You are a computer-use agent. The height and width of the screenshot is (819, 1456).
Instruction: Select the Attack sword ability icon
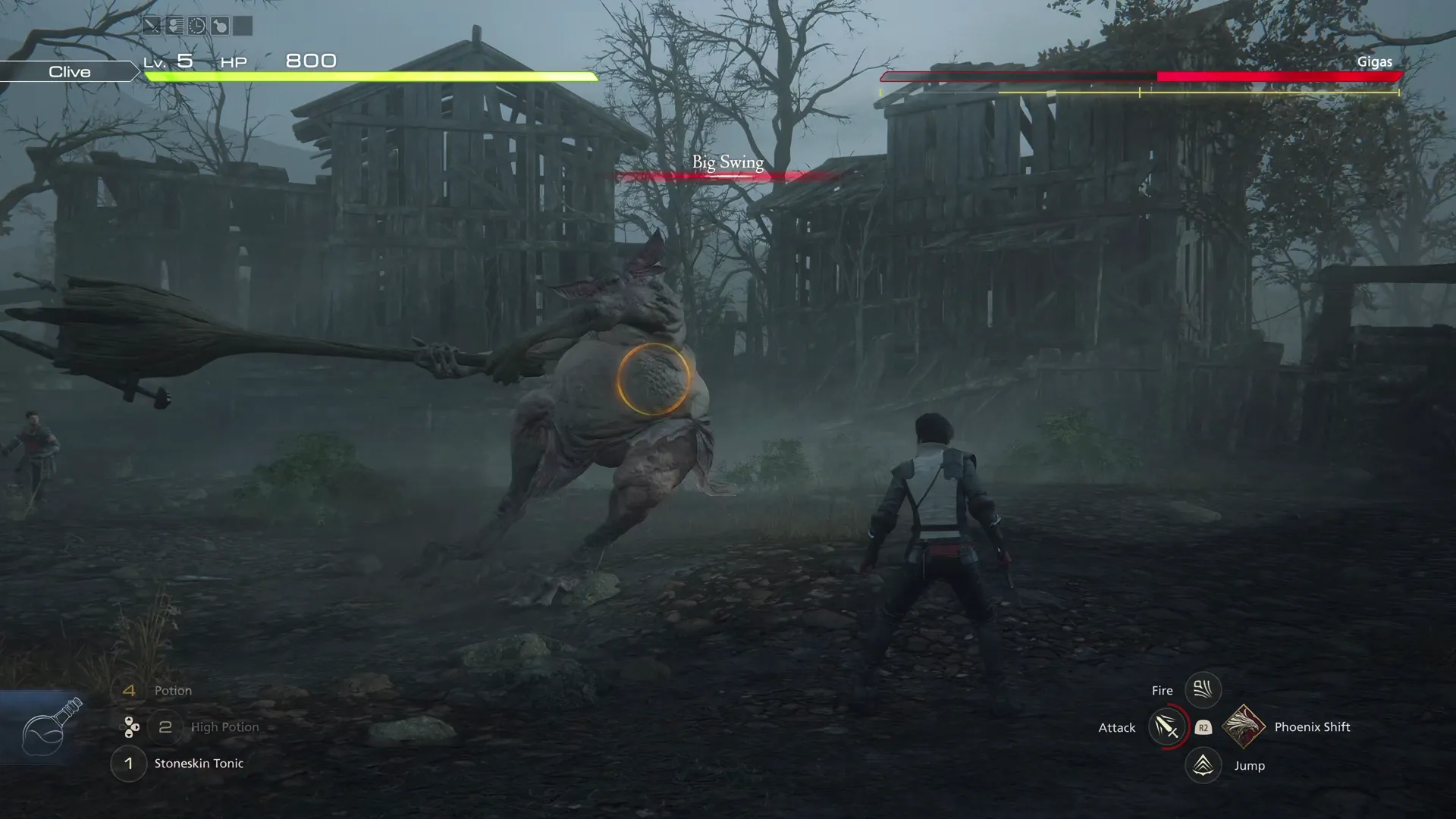[x=1166, y=726]
